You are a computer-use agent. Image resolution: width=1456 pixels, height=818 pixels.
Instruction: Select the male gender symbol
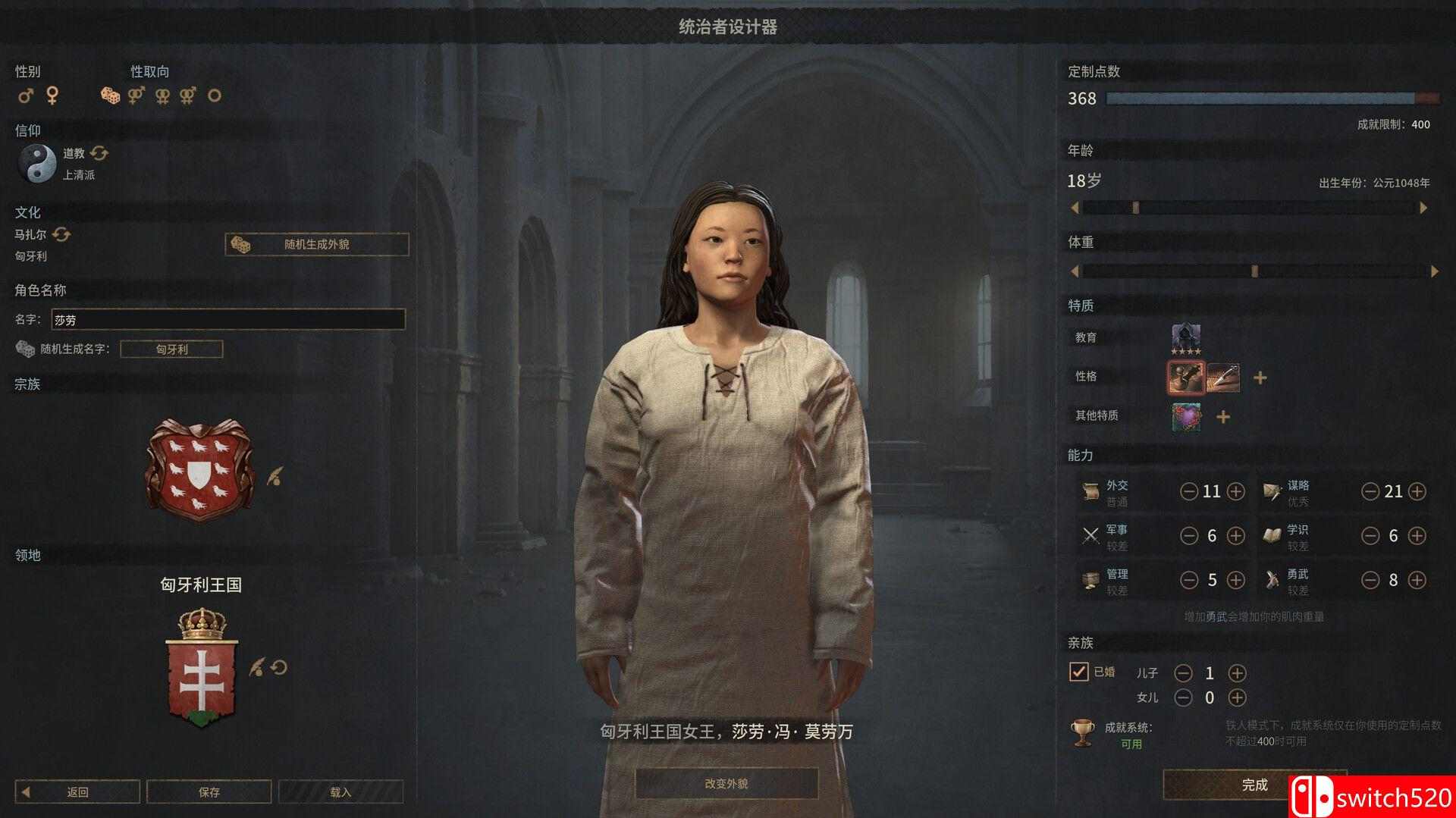pos(26,96)
